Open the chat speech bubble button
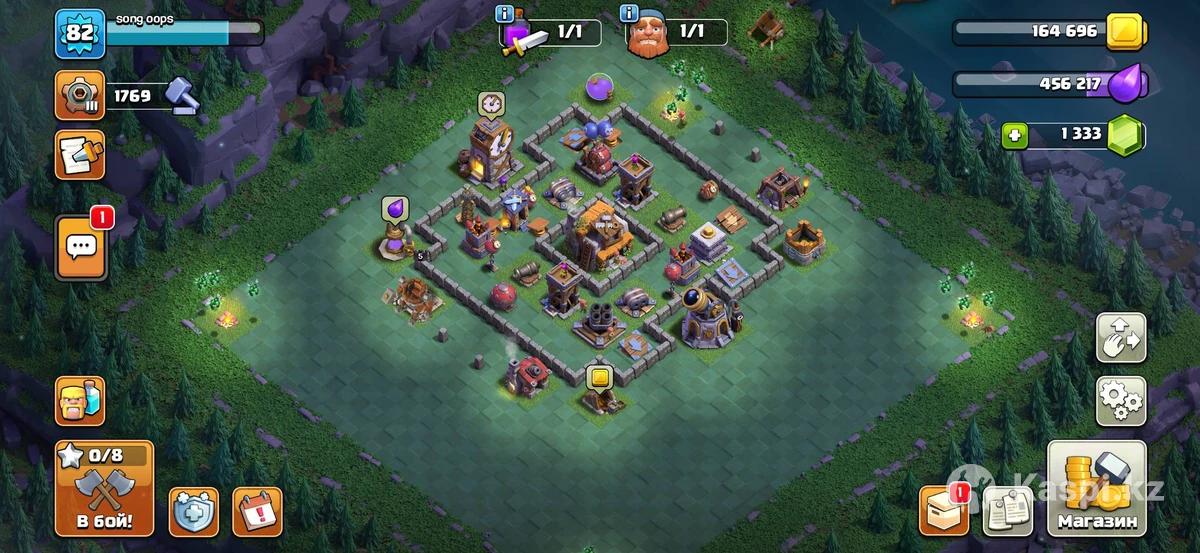 tap(80, 246)
